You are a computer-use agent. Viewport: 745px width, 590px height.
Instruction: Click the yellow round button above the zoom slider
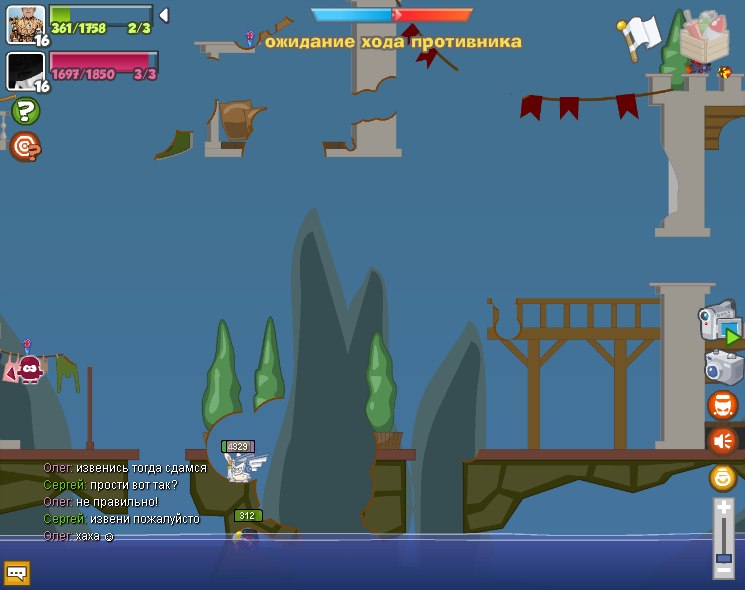(x=723, y=478)
